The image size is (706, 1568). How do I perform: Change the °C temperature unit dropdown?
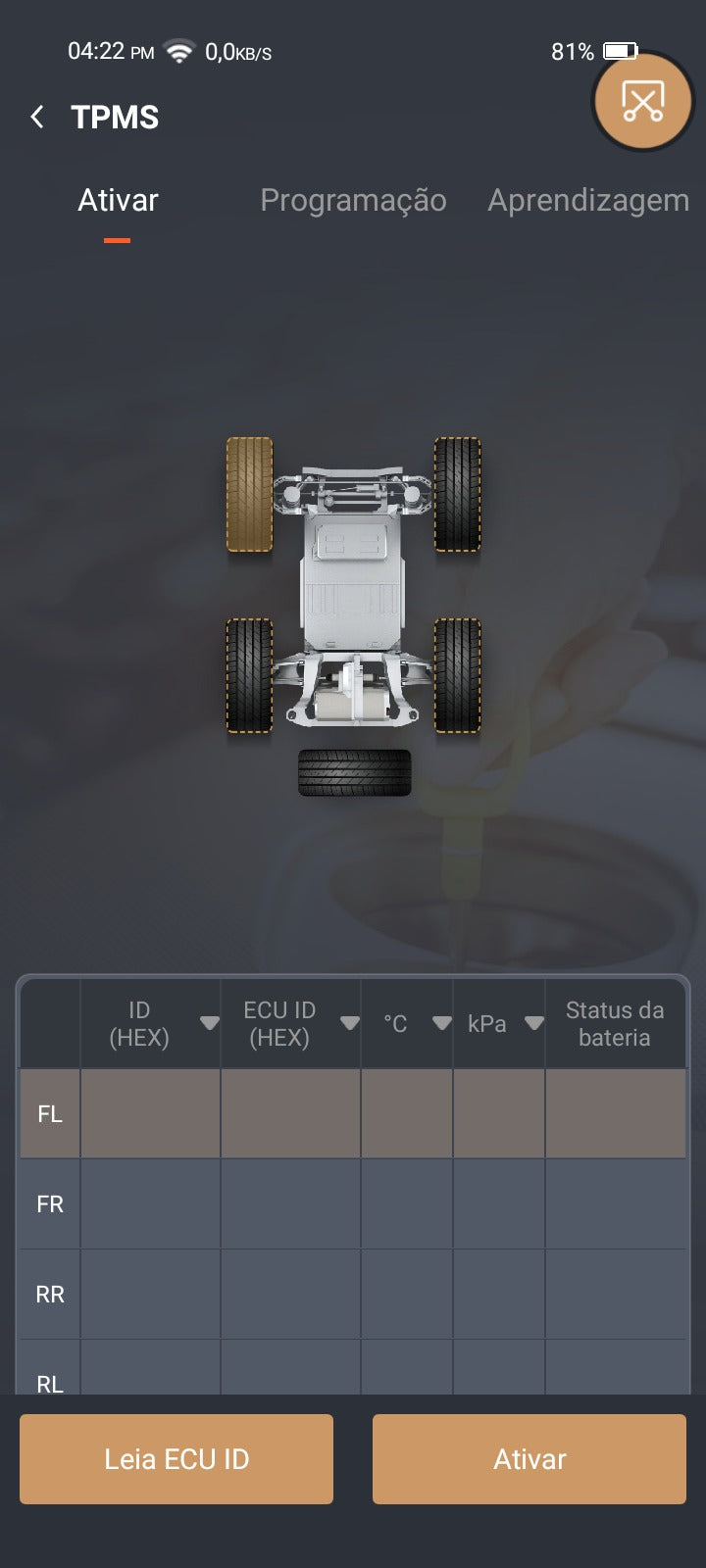pos(442,1023)
